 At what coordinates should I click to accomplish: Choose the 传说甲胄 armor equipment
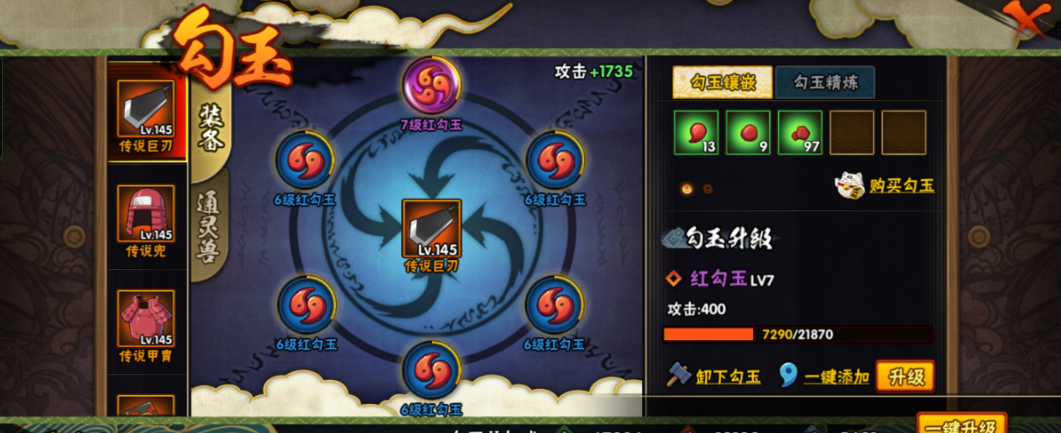coord(145,320)
